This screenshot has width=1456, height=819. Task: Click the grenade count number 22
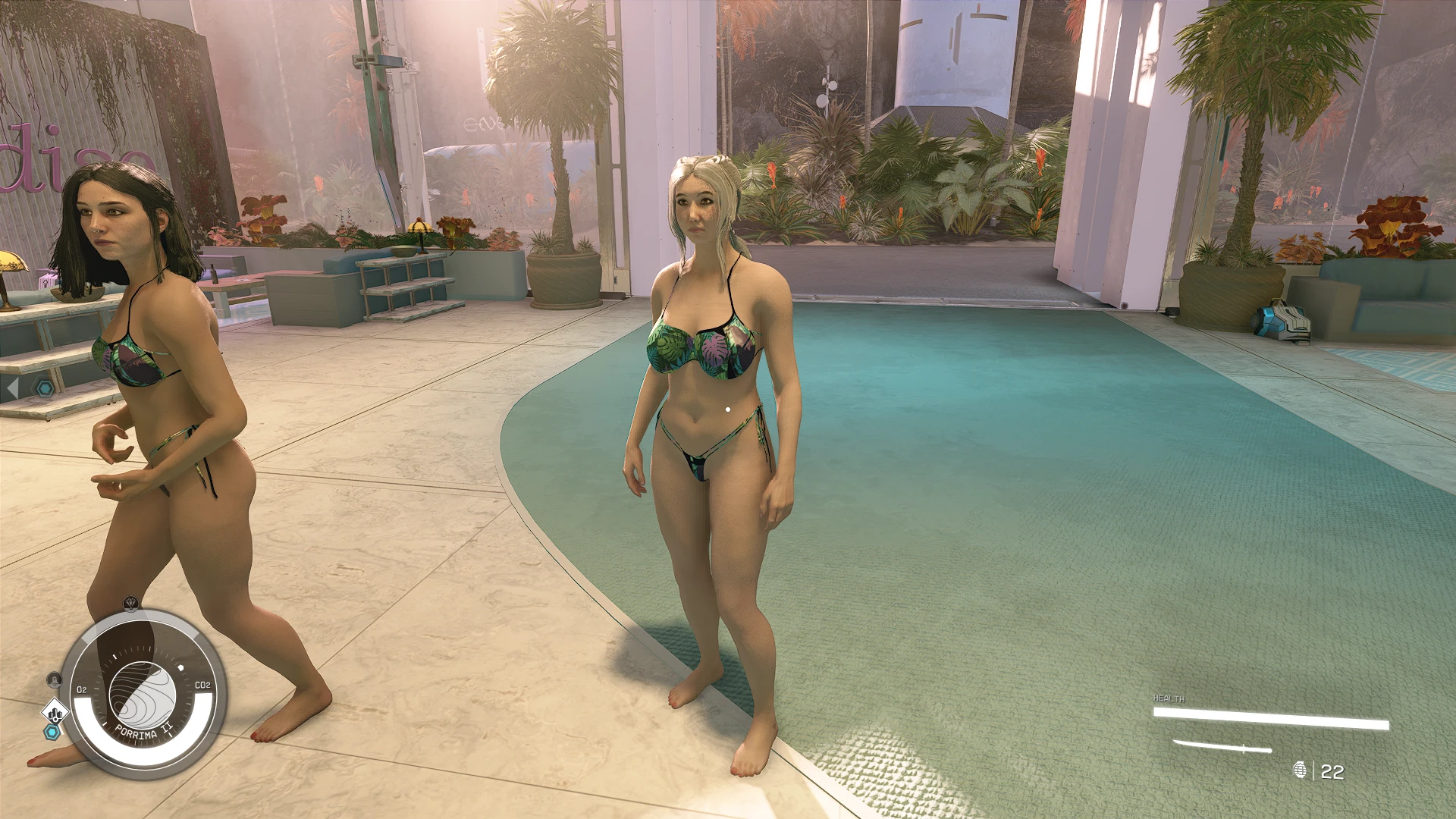coord(1332,771)
